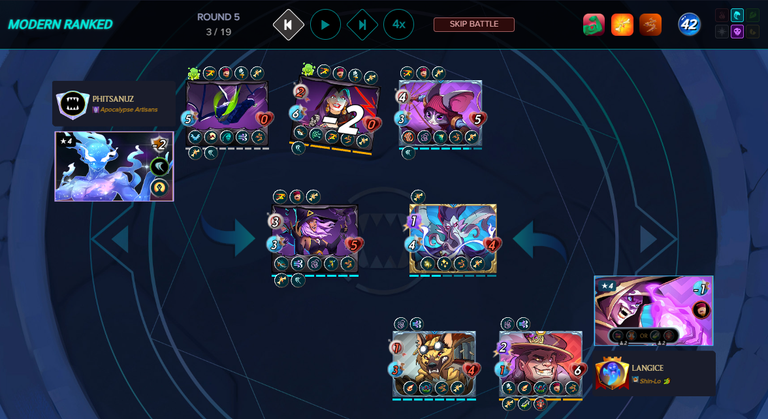Show the running figure ruleset icon
Viewport: 768px width, 419px height.
pyautogui.click(x=650, y=24)
